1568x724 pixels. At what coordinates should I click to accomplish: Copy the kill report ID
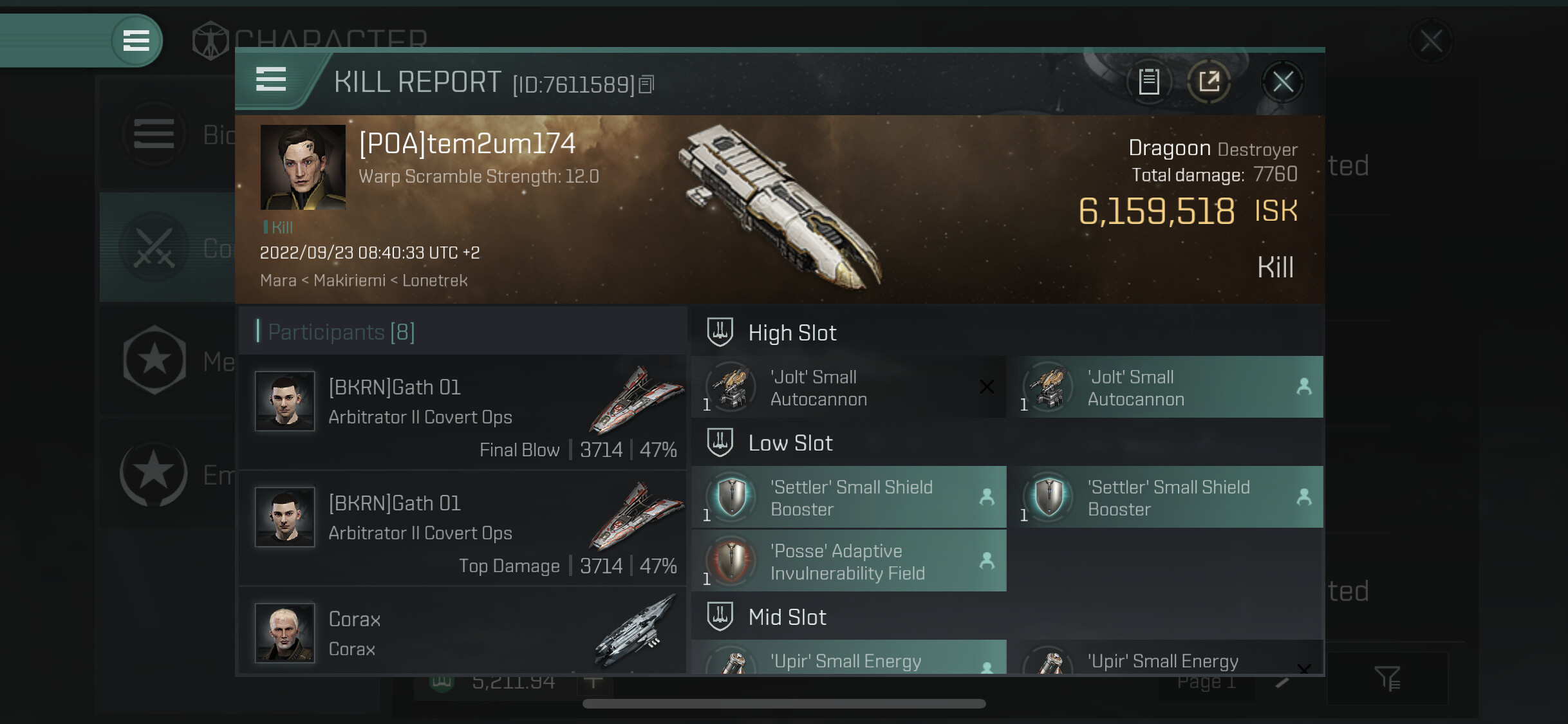tap(647, 84)
